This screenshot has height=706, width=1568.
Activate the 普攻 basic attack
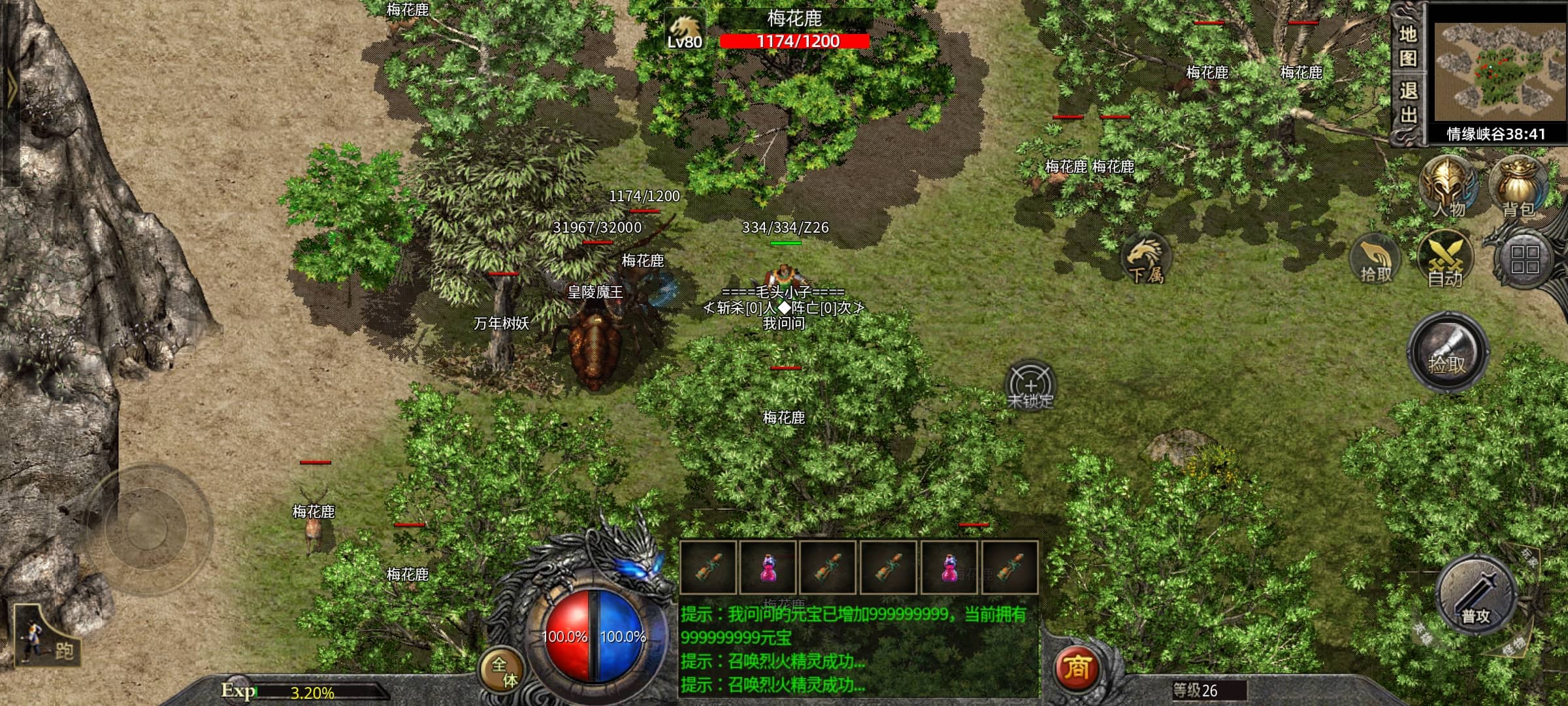click(x=1477, y=597)
